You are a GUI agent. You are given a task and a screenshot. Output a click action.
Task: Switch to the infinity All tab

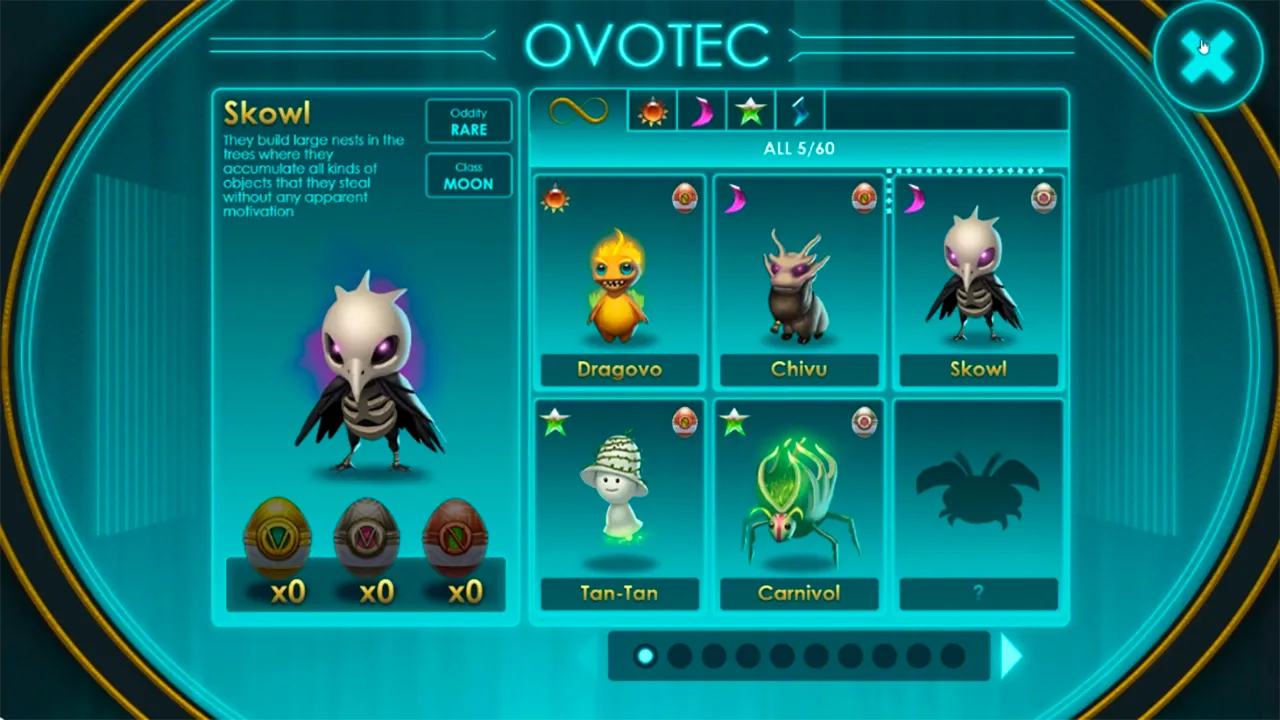click(x=578, y=110)
